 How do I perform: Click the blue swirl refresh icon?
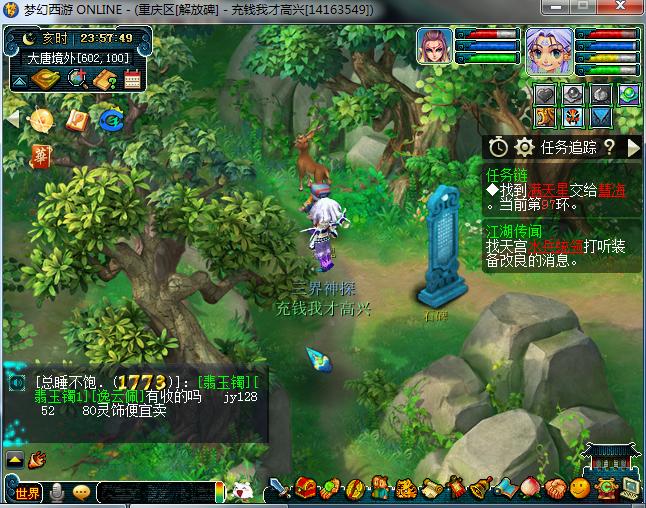(110, 120)
